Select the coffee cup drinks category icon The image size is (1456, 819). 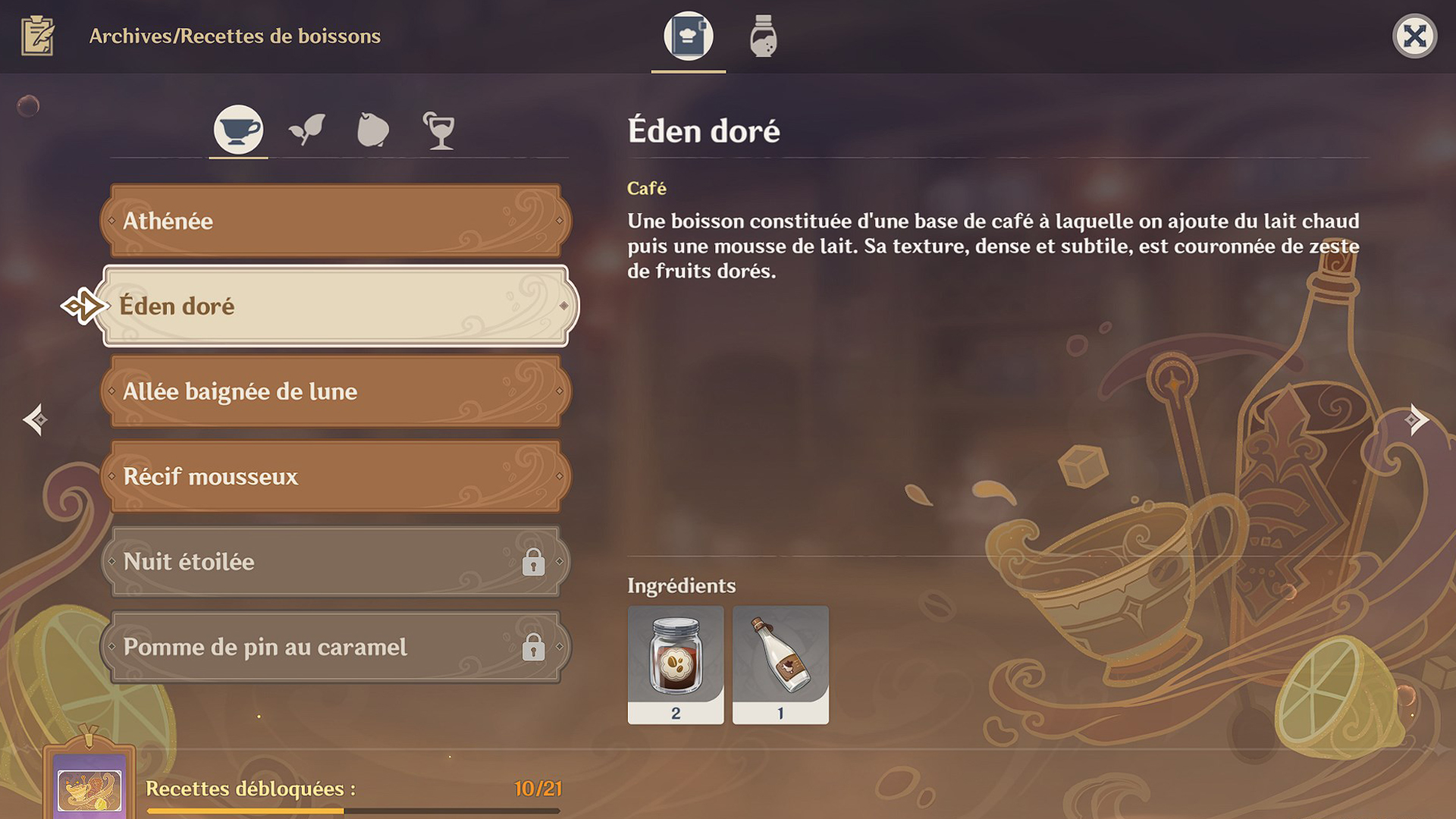tap(237, 129)
